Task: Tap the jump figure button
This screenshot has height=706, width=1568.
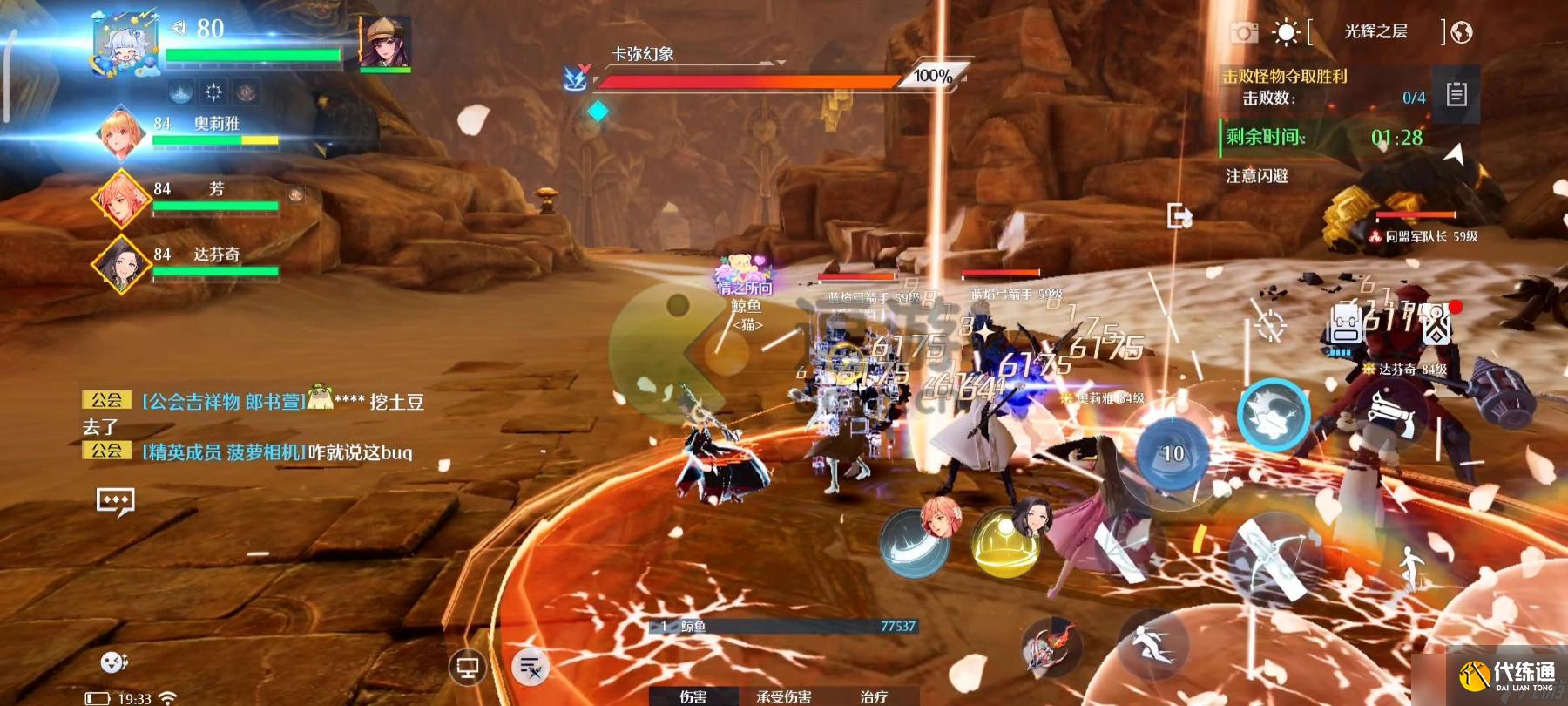Action: (x=1409, y=567)
